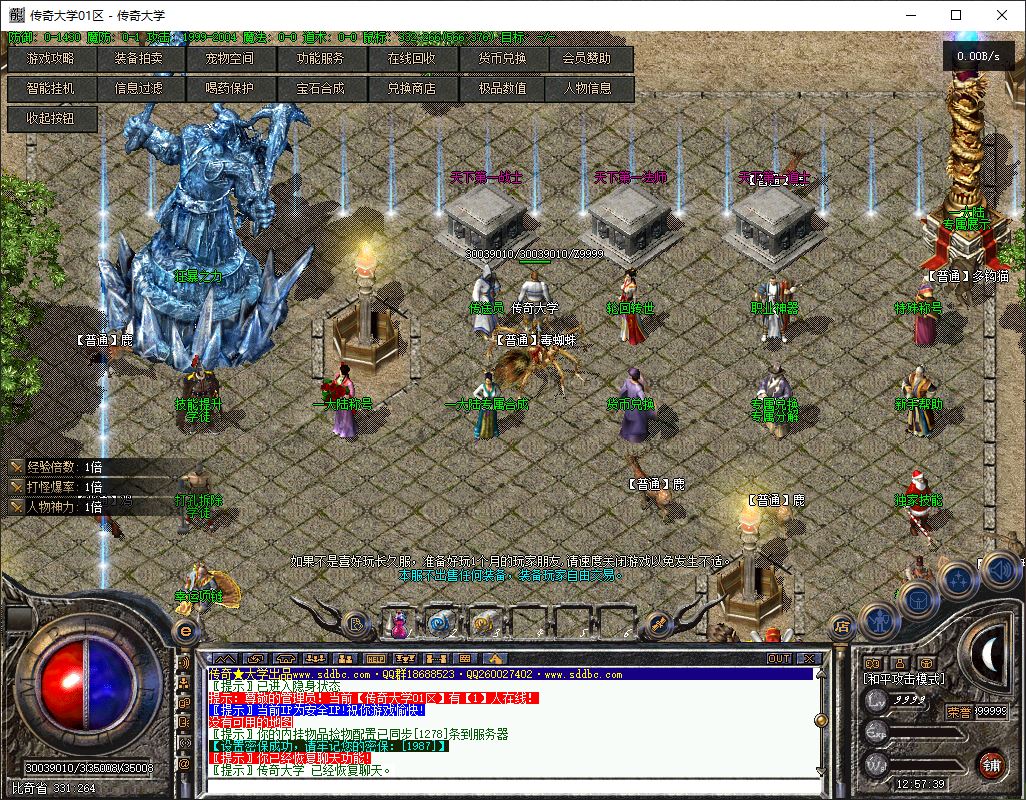Maximize the game window

(x=956, y=15)
